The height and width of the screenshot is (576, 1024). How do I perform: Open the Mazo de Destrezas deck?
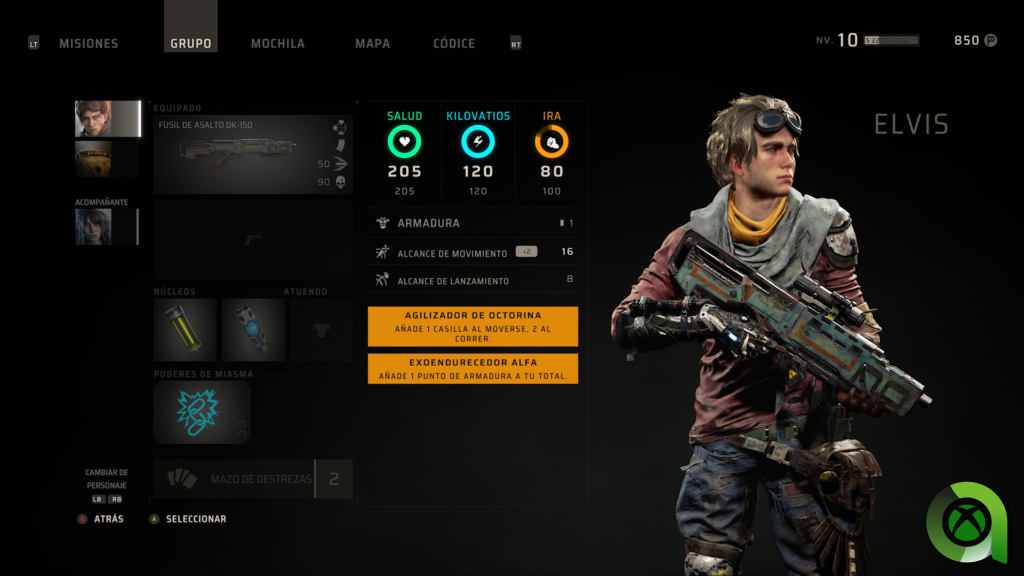[253, 479]
